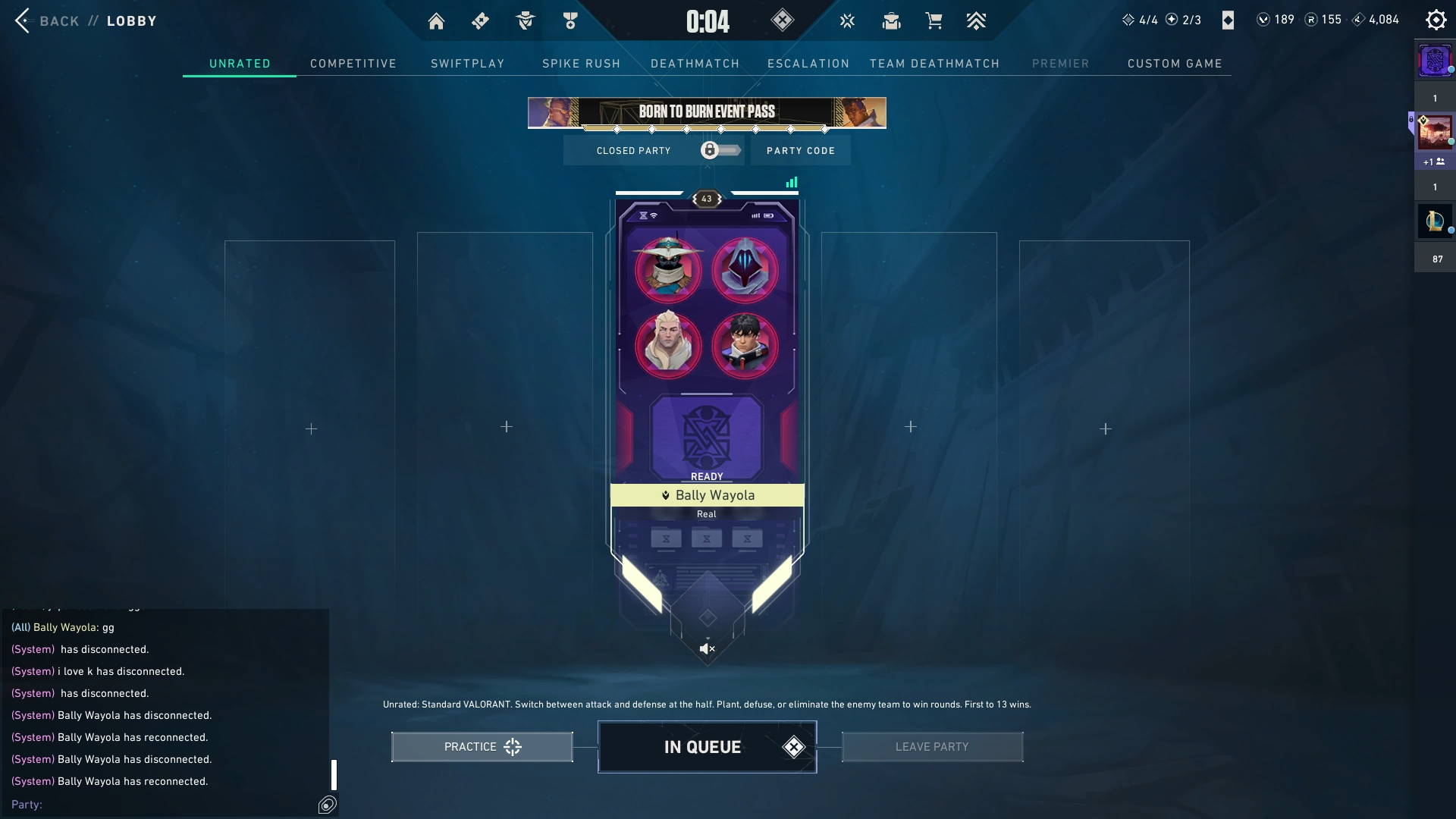The width and height of the screenshot is (1456, 819).
Task: Open the Practice mode button
Action: click(482, 747)
